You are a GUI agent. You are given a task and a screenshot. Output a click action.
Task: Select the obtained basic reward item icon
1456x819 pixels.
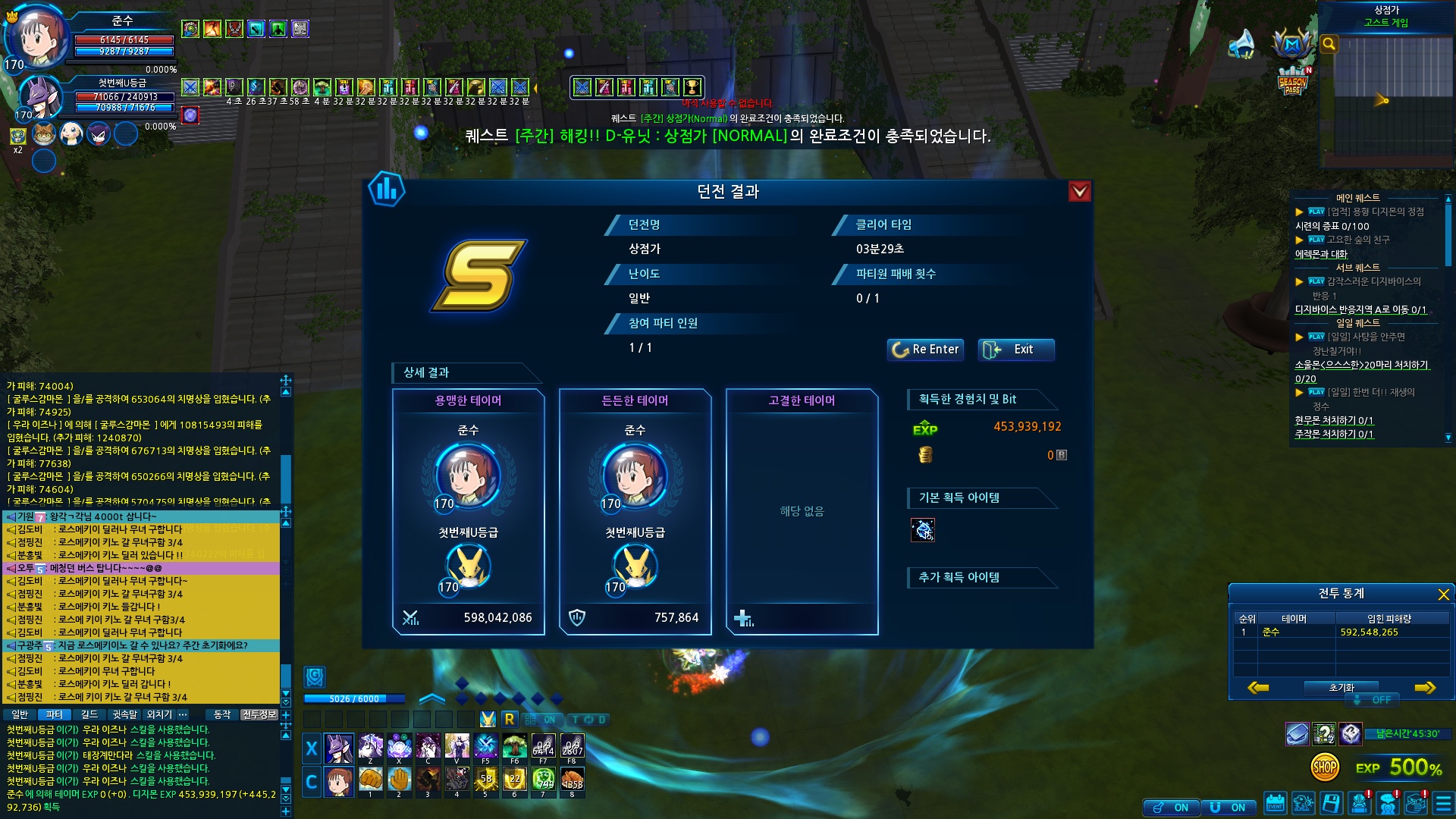click(x=923, y=530)
